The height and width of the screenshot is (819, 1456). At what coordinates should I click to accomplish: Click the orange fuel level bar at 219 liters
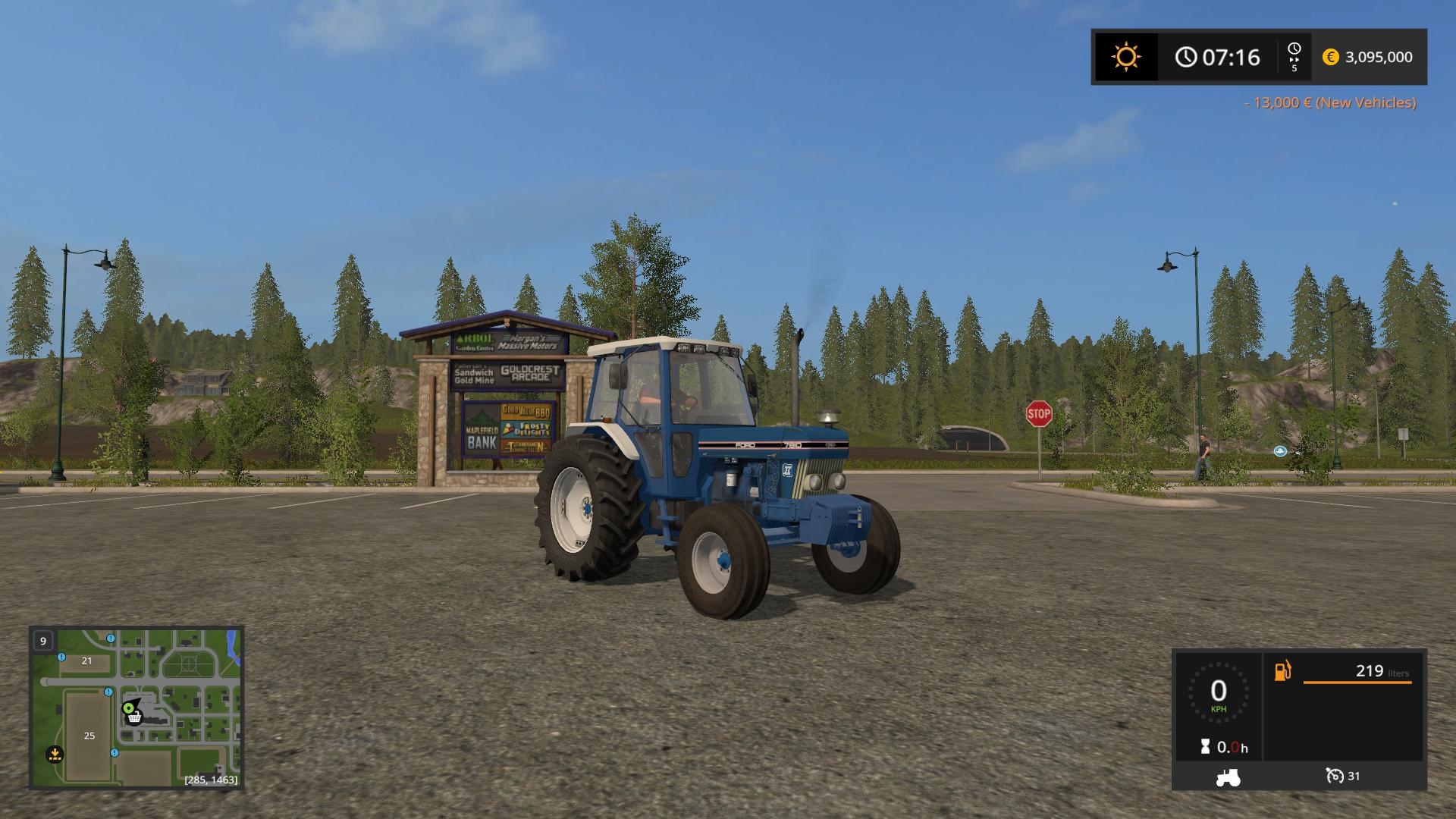(x=1357, y=682)
